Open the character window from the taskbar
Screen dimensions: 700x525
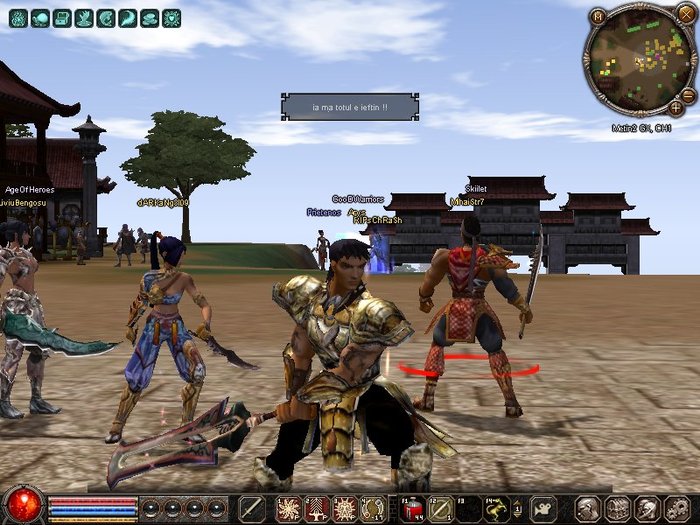coord(590,508)
